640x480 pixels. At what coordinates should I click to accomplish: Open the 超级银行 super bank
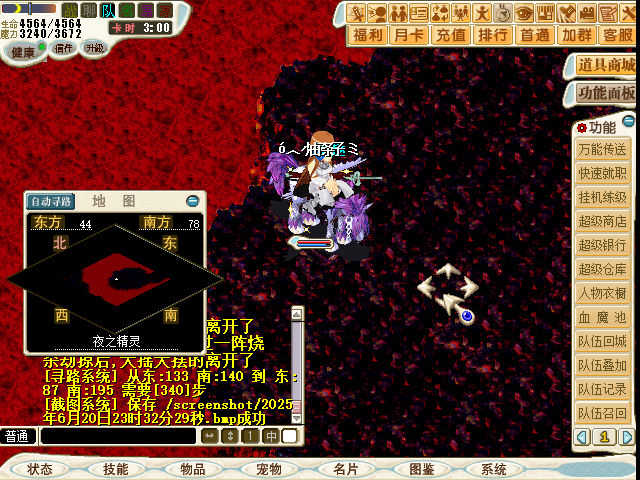[603, 245]
